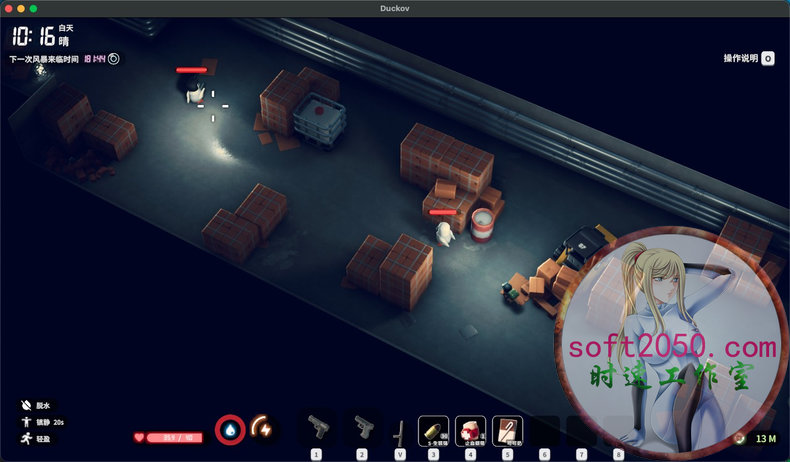Use the bullet ammo item in slot 3
790x462 pixels.
pyautogui.click(x=433, y=430)
